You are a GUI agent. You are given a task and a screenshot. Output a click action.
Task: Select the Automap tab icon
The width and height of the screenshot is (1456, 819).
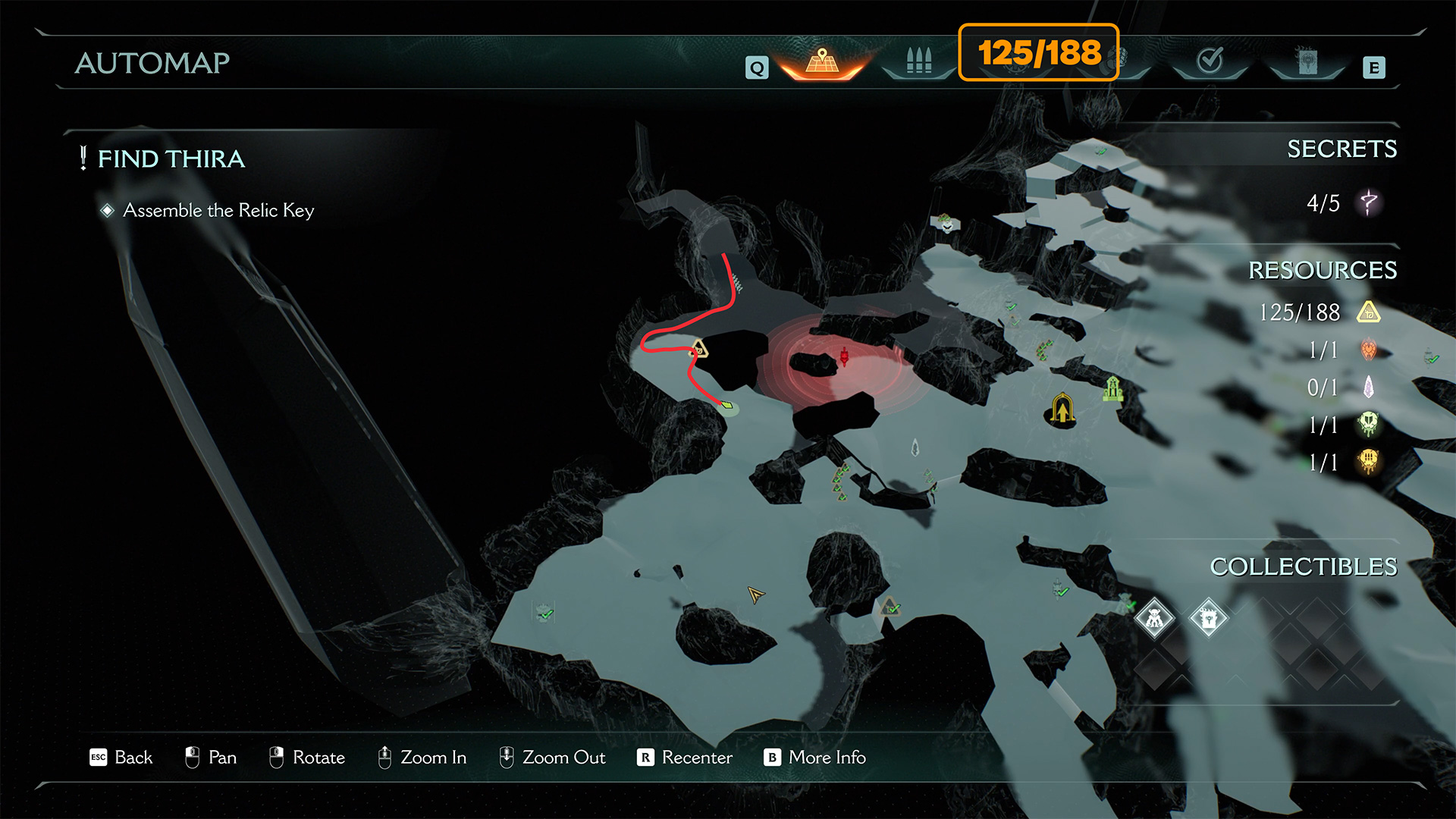[x=822, y=61]
